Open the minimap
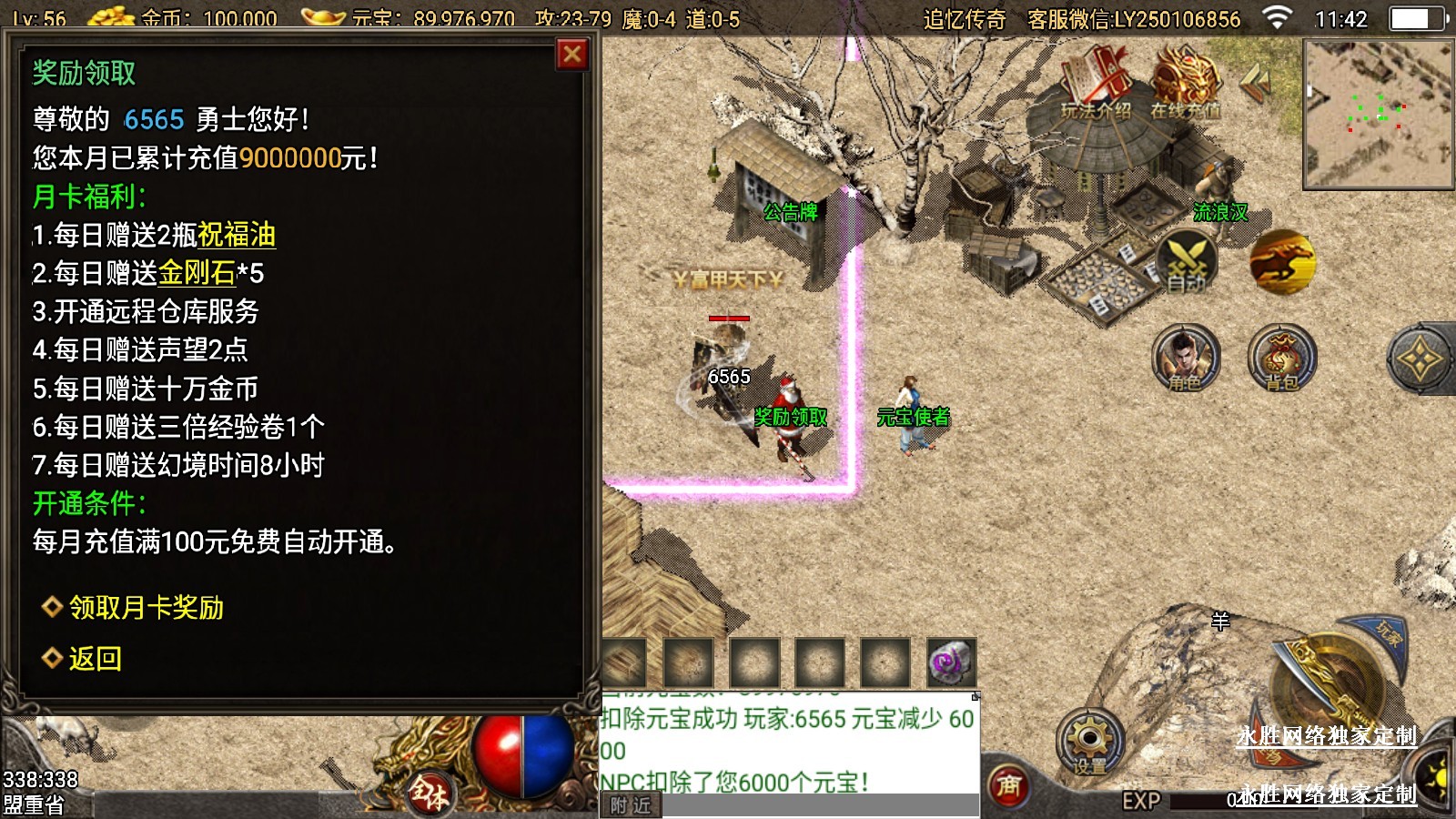The image size is (1456, 819). coord(1378,114)
